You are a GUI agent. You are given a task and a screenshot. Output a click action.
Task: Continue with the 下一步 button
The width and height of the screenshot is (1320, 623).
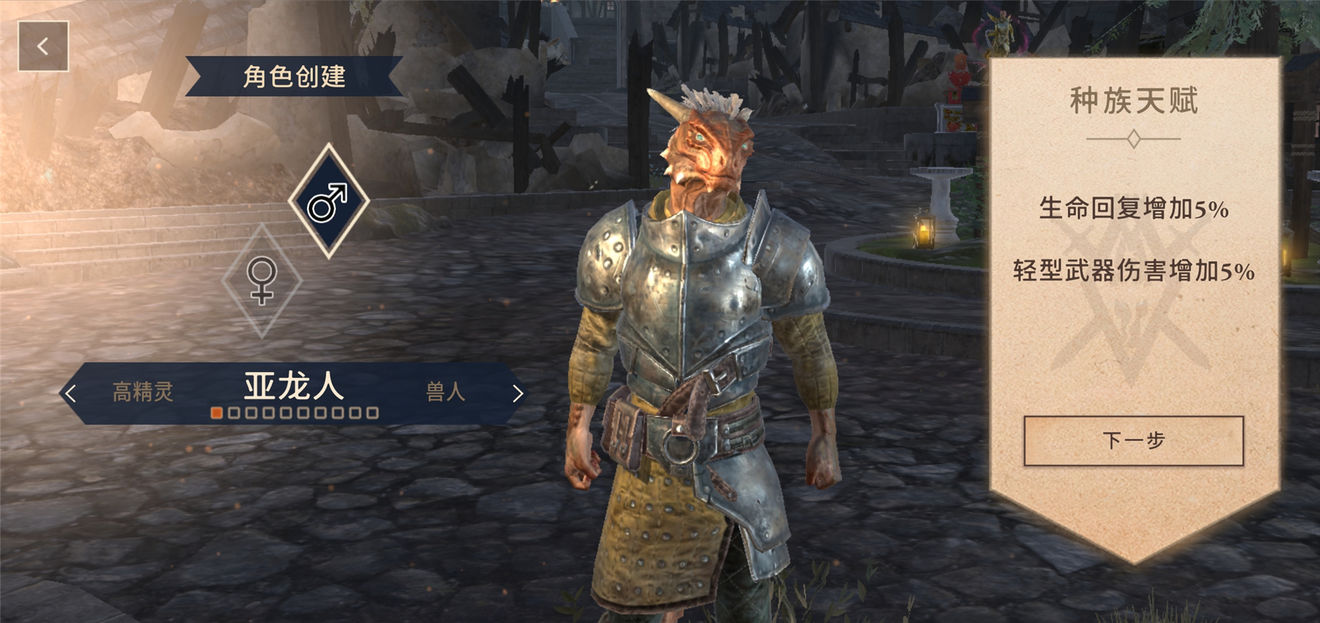click(x=1133, y=440)
